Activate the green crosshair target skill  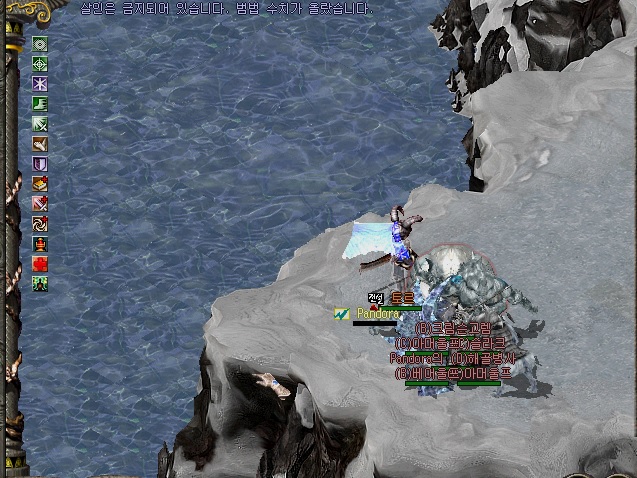pyautogui.click(x=40, y=64)
